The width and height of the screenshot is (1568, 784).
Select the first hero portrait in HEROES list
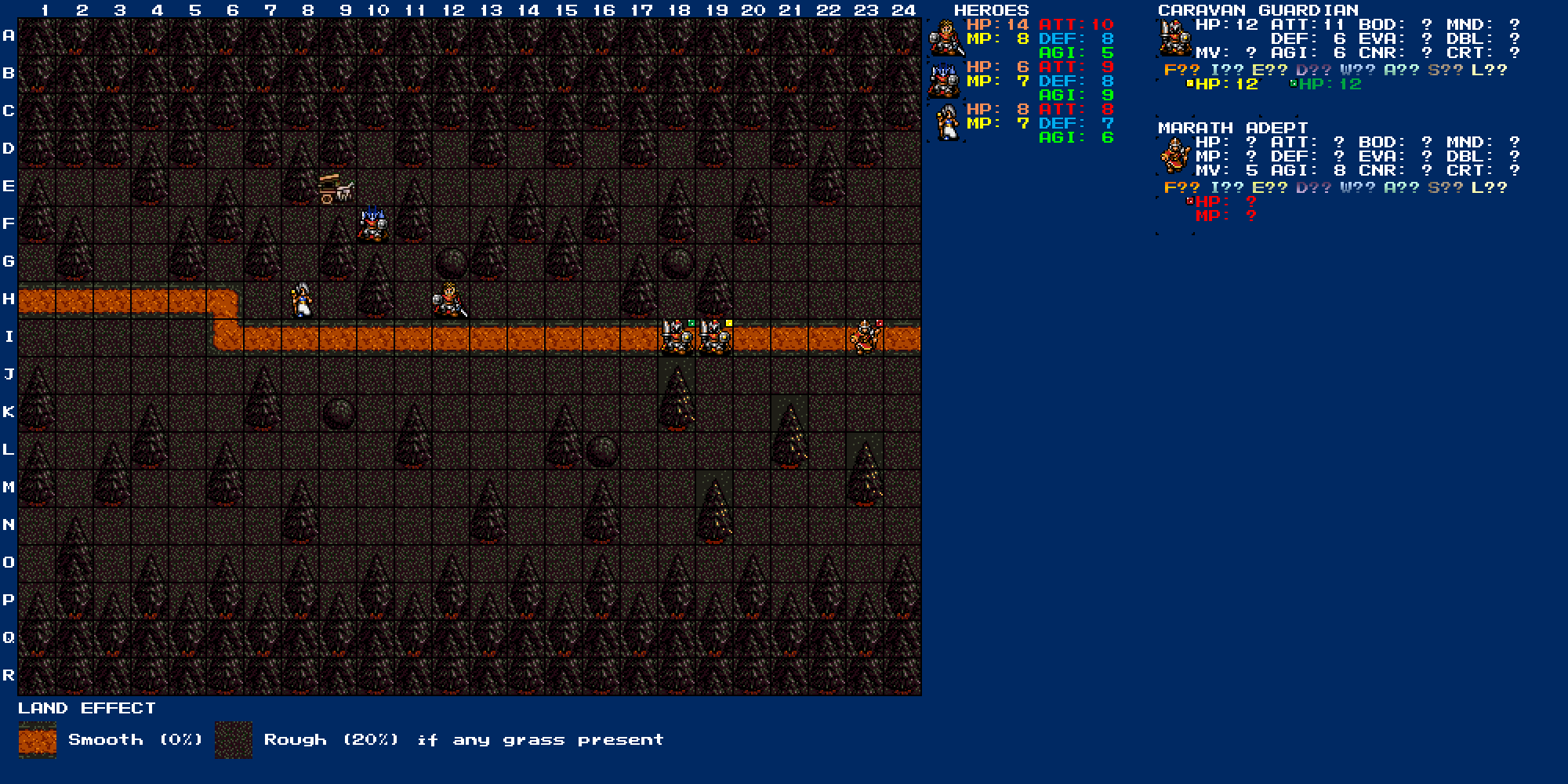point(946,38)
